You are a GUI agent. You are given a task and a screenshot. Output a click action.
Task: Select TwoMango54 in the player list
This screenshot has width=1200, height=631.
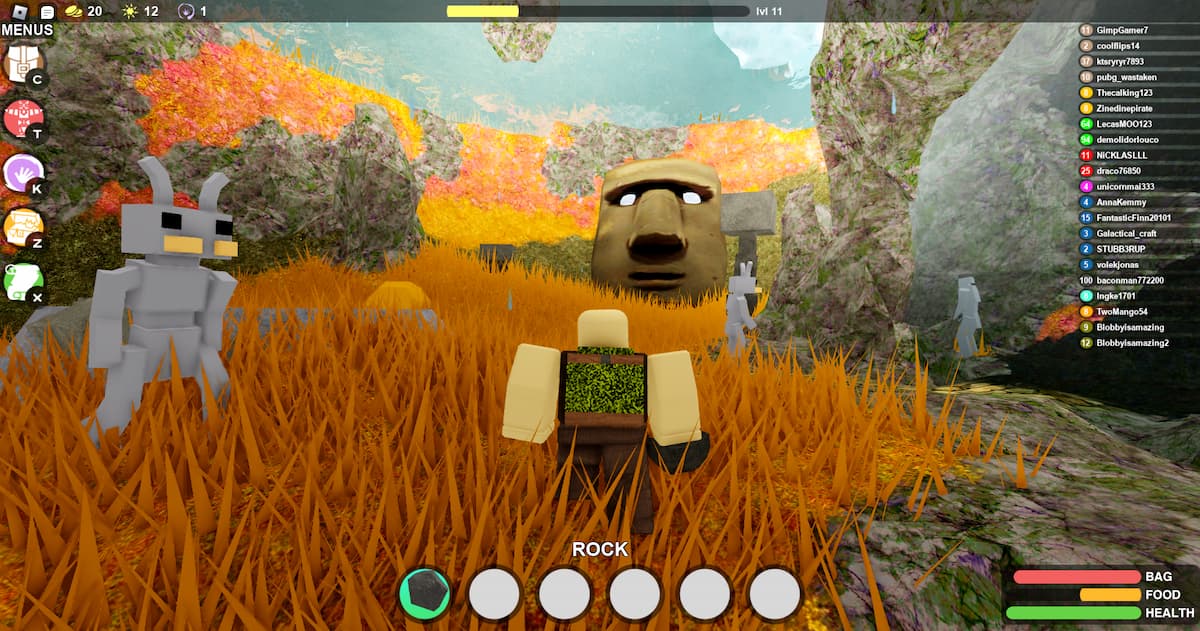pyautogui.click(x=1123, y=311)
